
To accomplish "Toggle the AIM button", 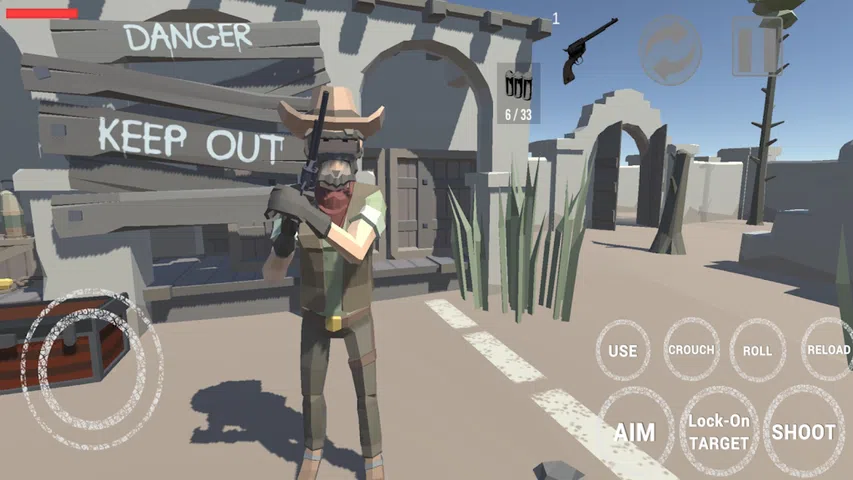I will (634, 432).
